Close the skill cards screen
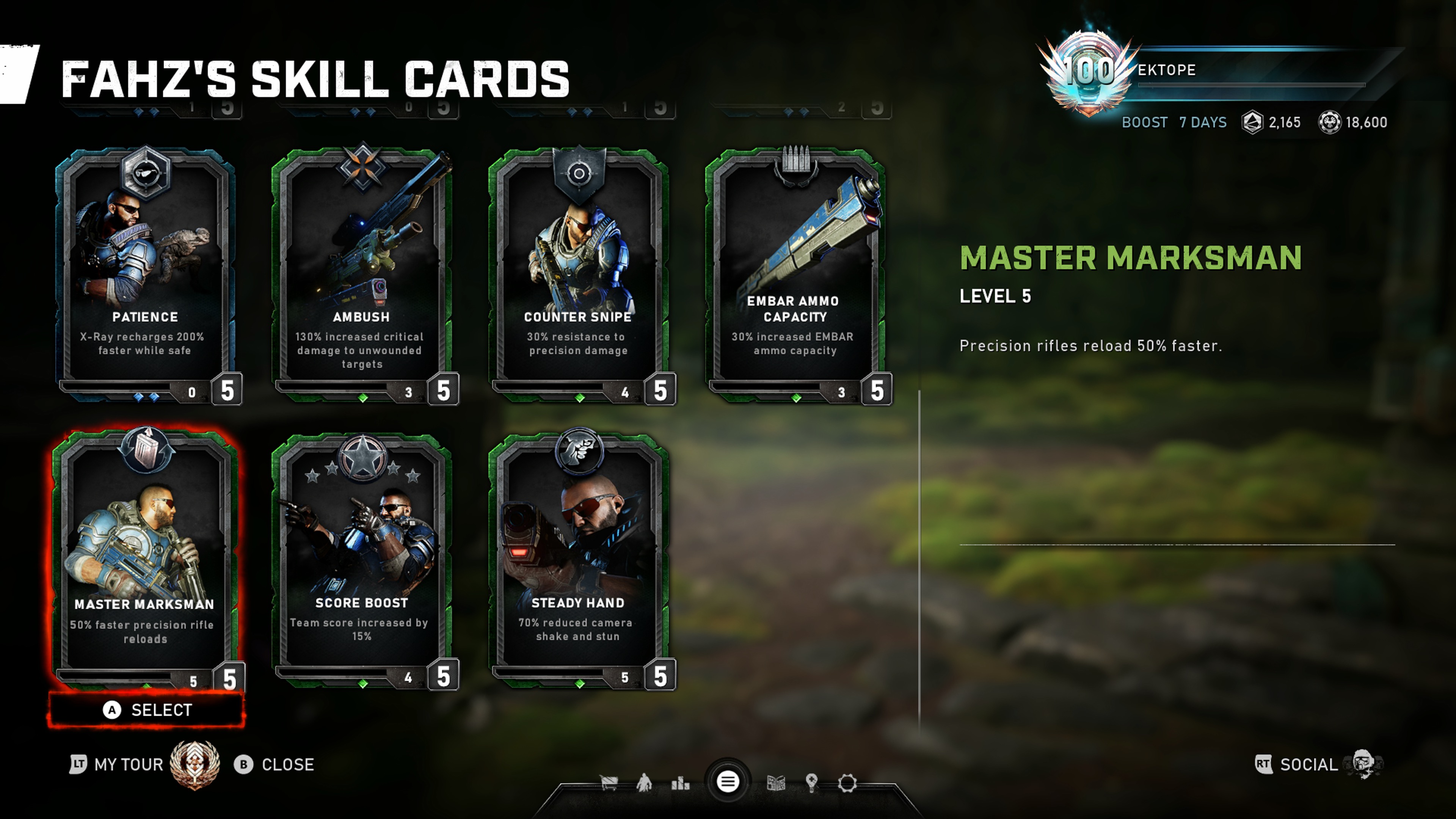 tap(275, 765)
